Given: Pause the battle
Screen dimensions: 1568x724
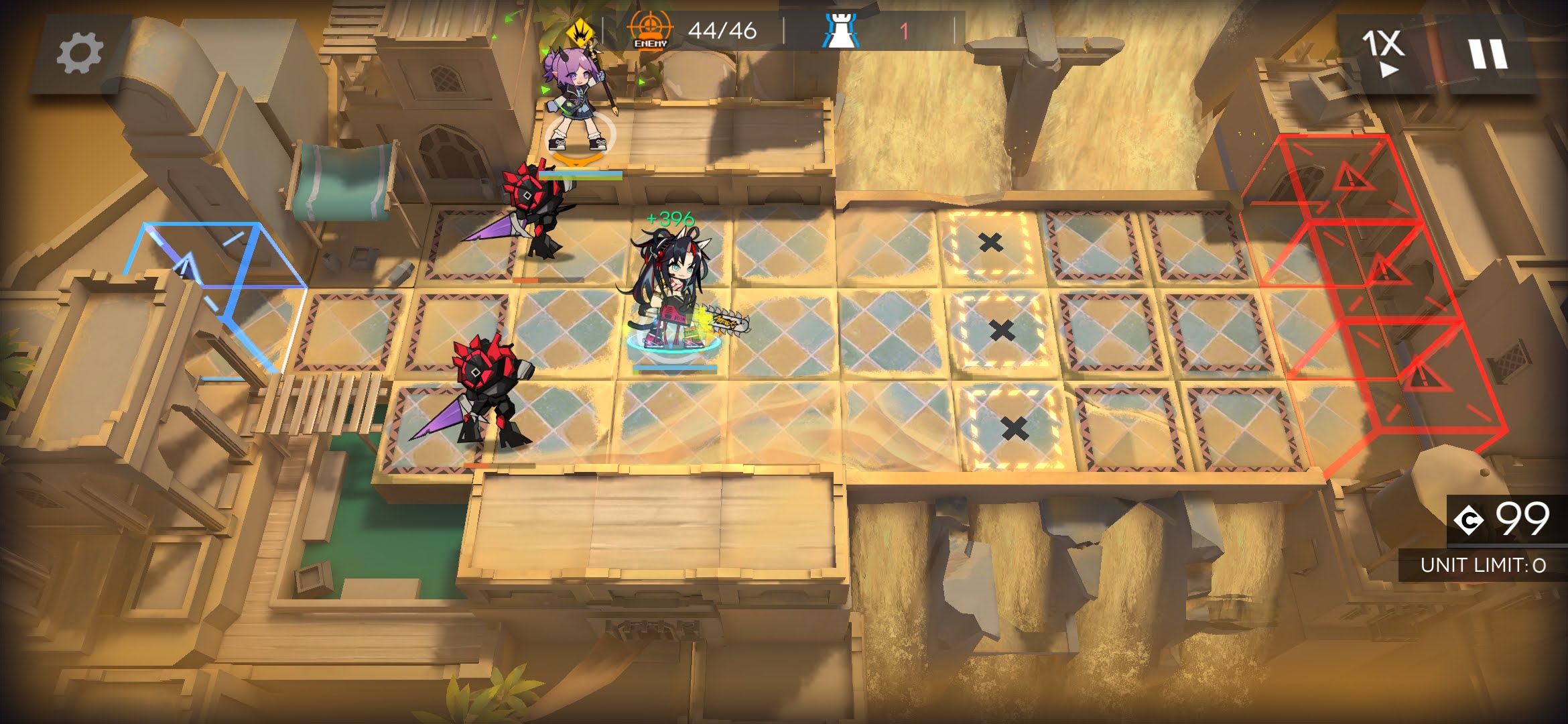Looking at the screenshot, I should (1488, 54).
